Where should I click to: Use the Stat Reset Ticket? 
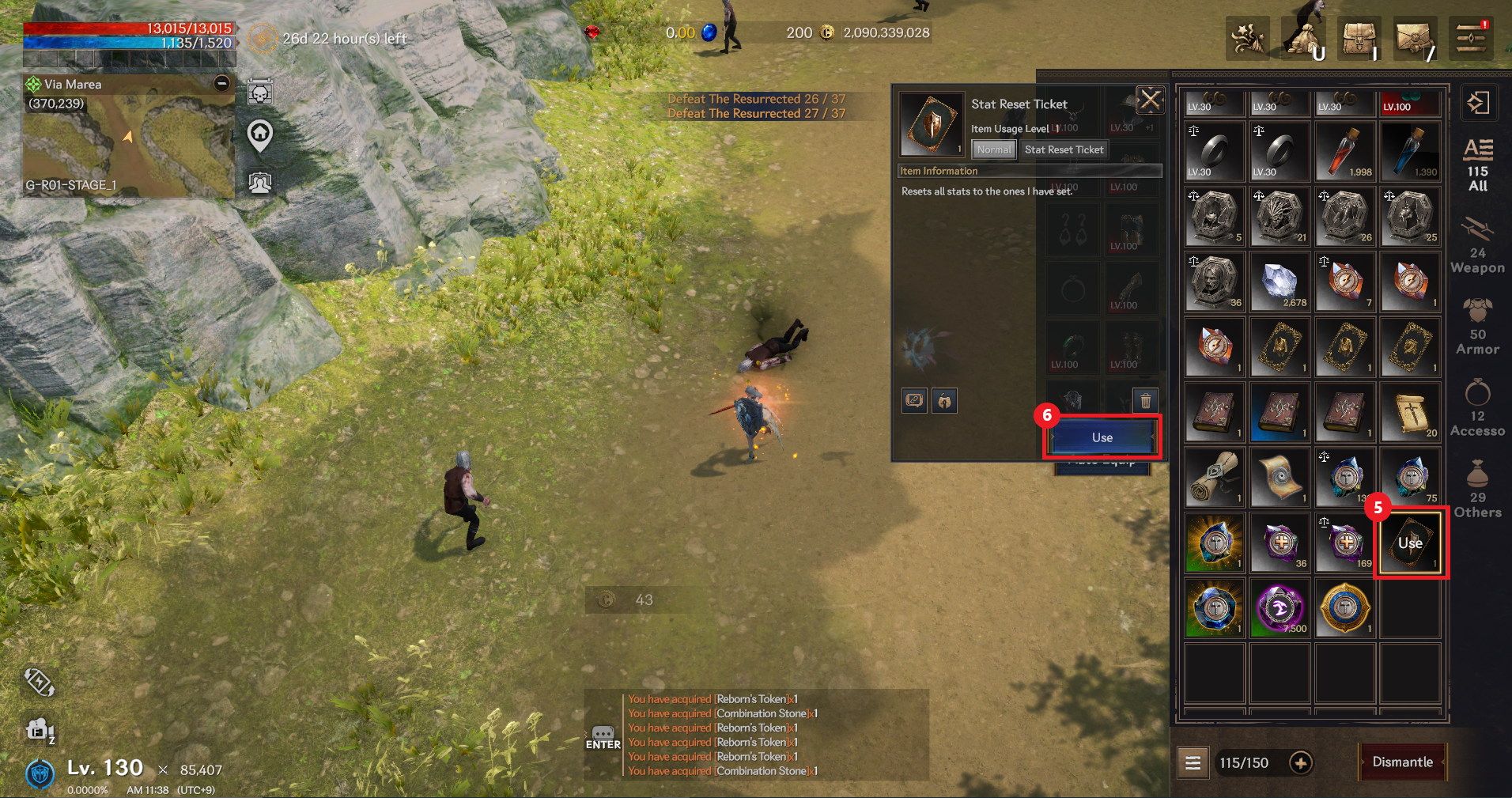[x=1102, y=437]
